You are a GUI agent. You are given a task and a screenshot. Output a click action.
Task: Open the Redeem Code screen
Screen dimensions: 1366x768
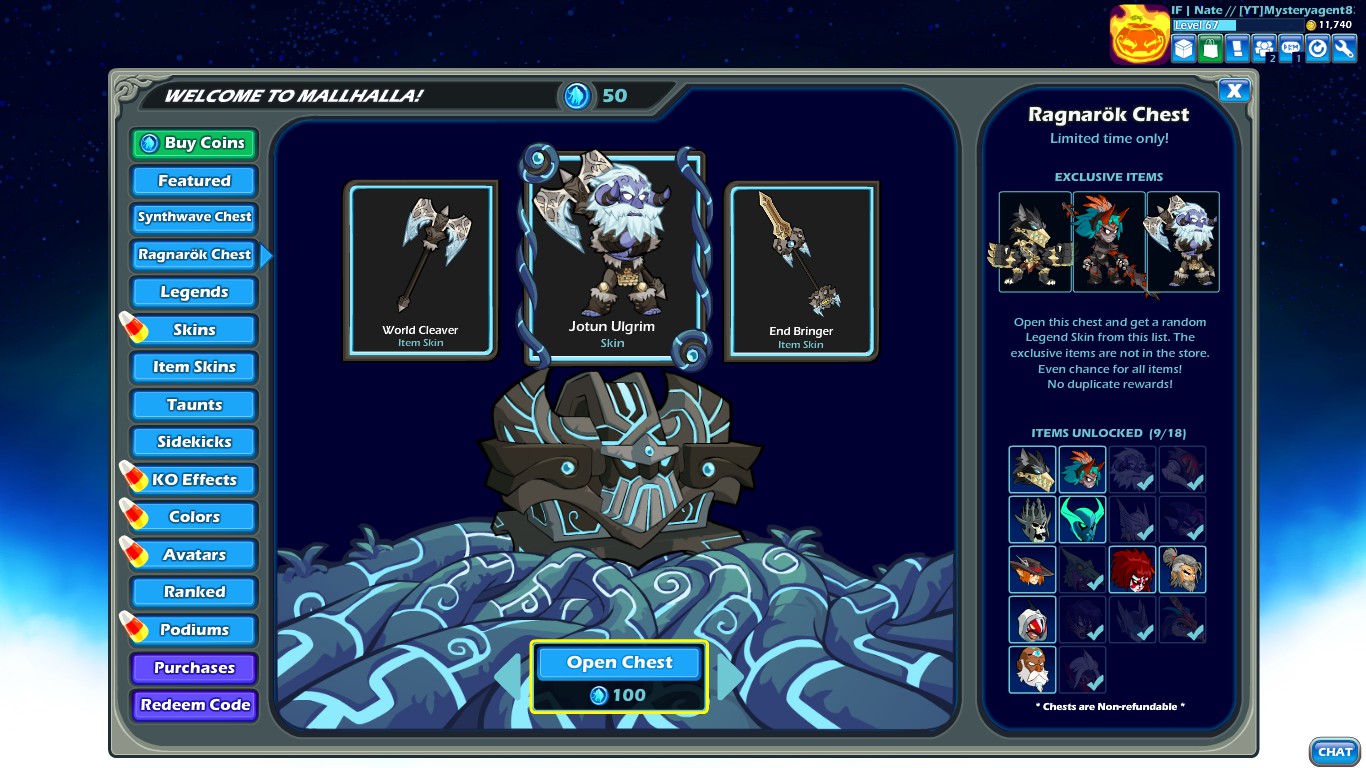[x=193, y=705]
